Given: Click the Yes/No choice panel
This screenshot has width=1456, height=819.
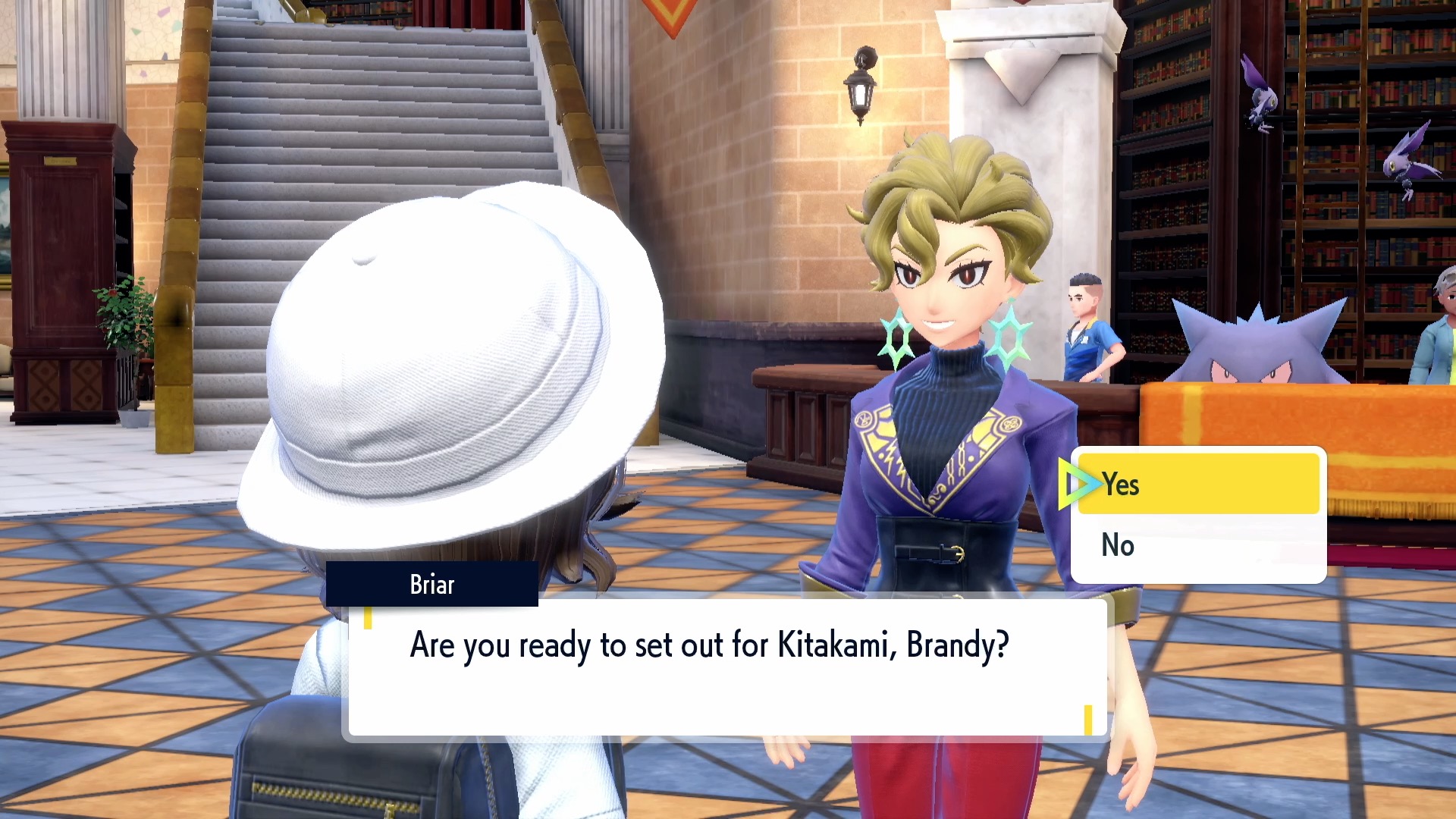Looking at the screenshot, I should 1198,516.
